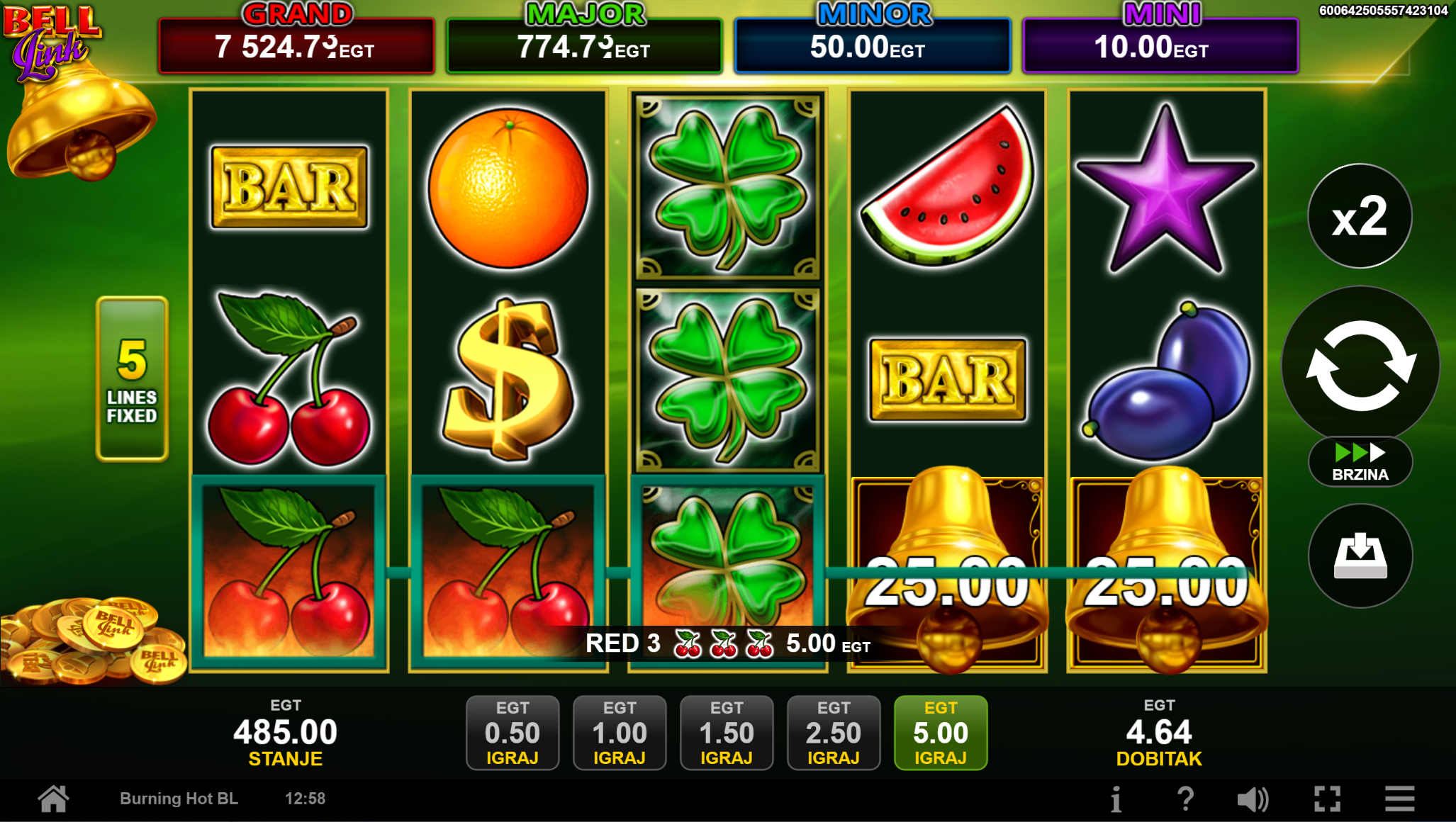1456x822 pixels.
Task: Toggle the BRZINA speed control
Action: point(1360,462)
